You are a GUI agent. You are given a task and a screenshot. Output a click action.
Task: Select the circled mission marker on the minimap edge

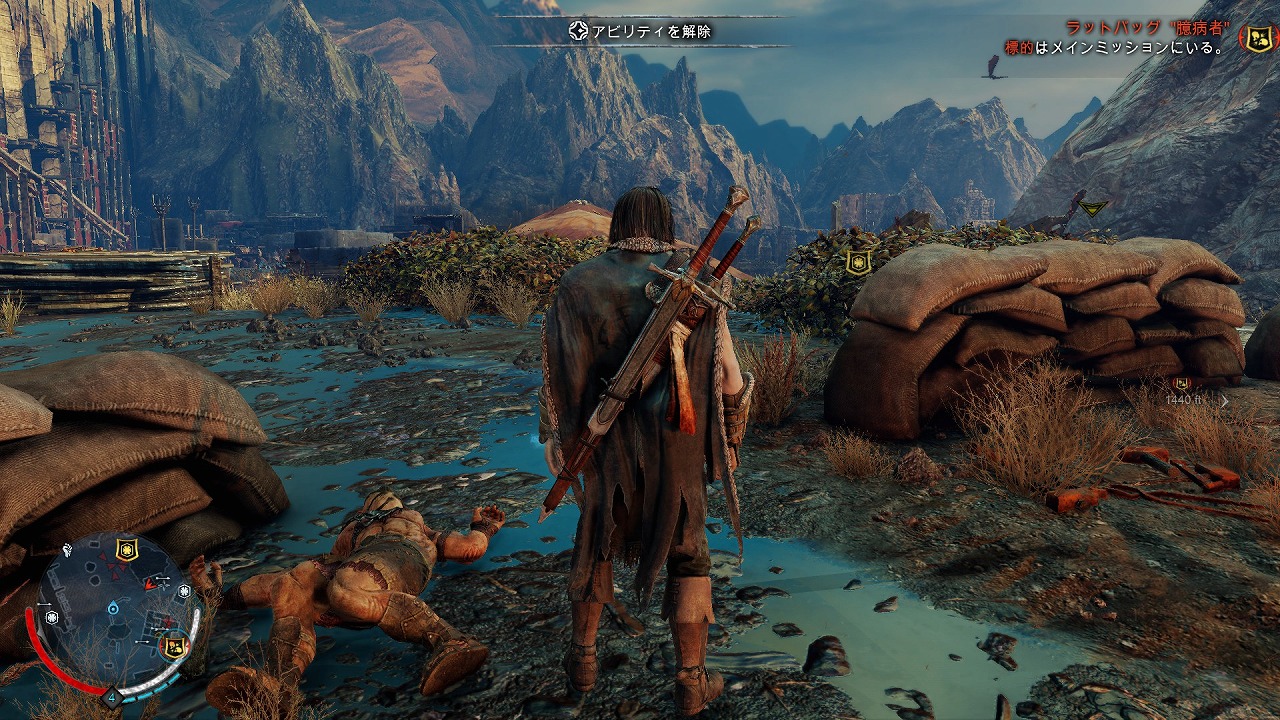pos(173,646)
